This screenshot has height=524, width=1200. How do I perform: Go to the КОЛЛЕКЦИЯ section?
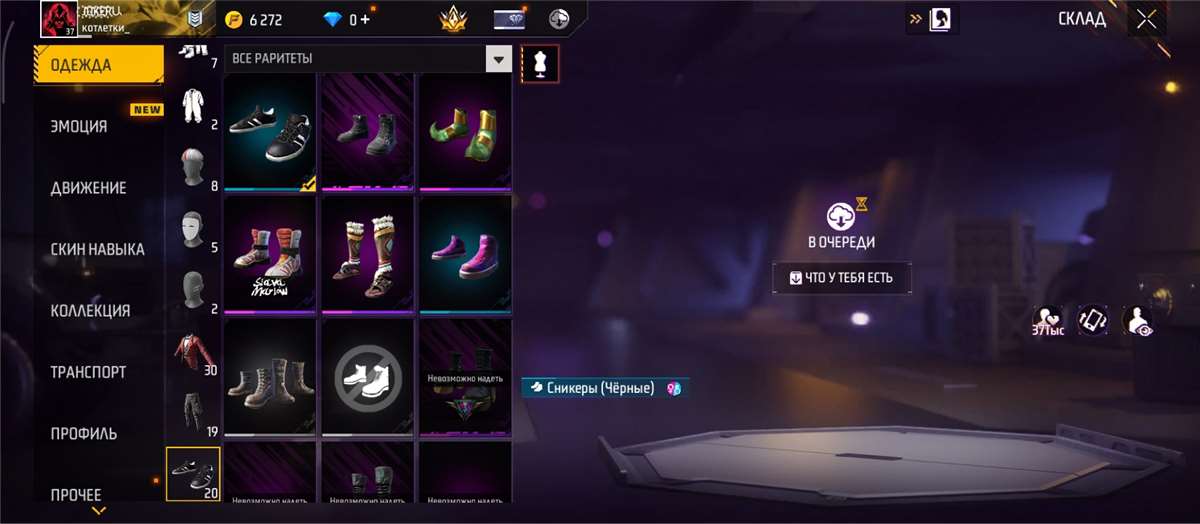point(90,311)
